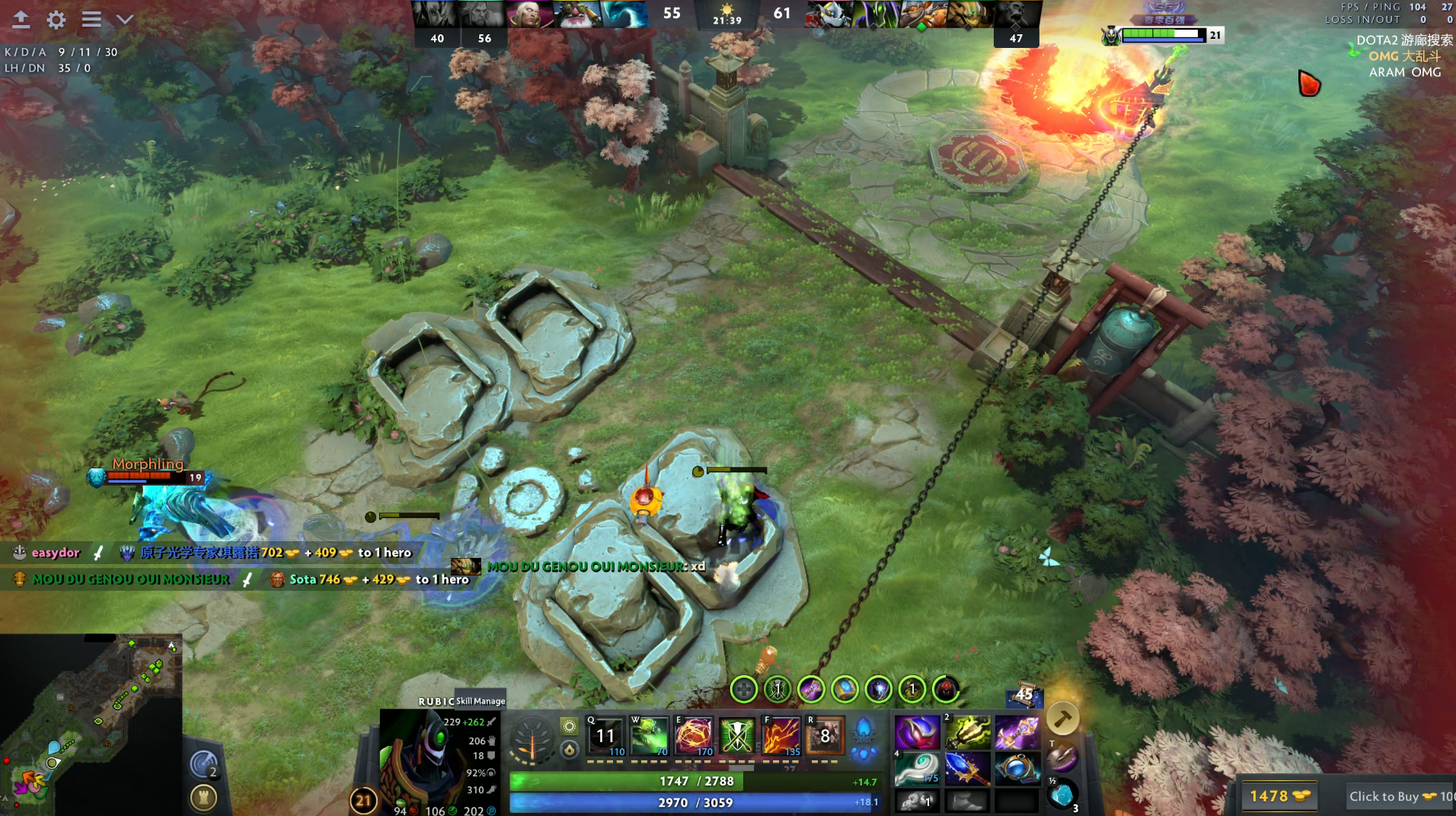Click the minimap
This screenshot has width=1456, height=816.
click(91, 724)
